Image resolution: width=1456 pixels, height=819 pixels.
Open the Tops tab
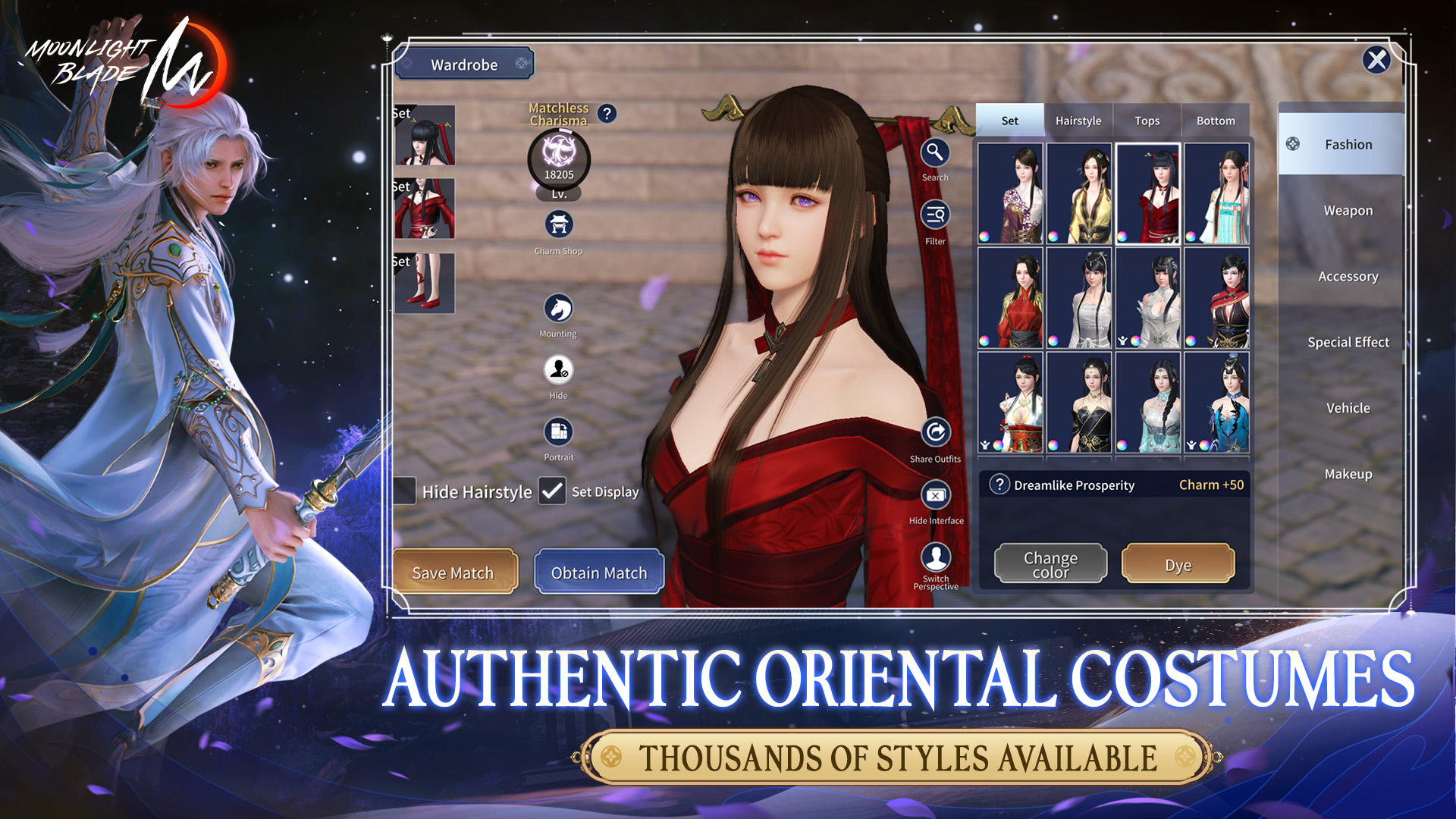coord(1147,120)
